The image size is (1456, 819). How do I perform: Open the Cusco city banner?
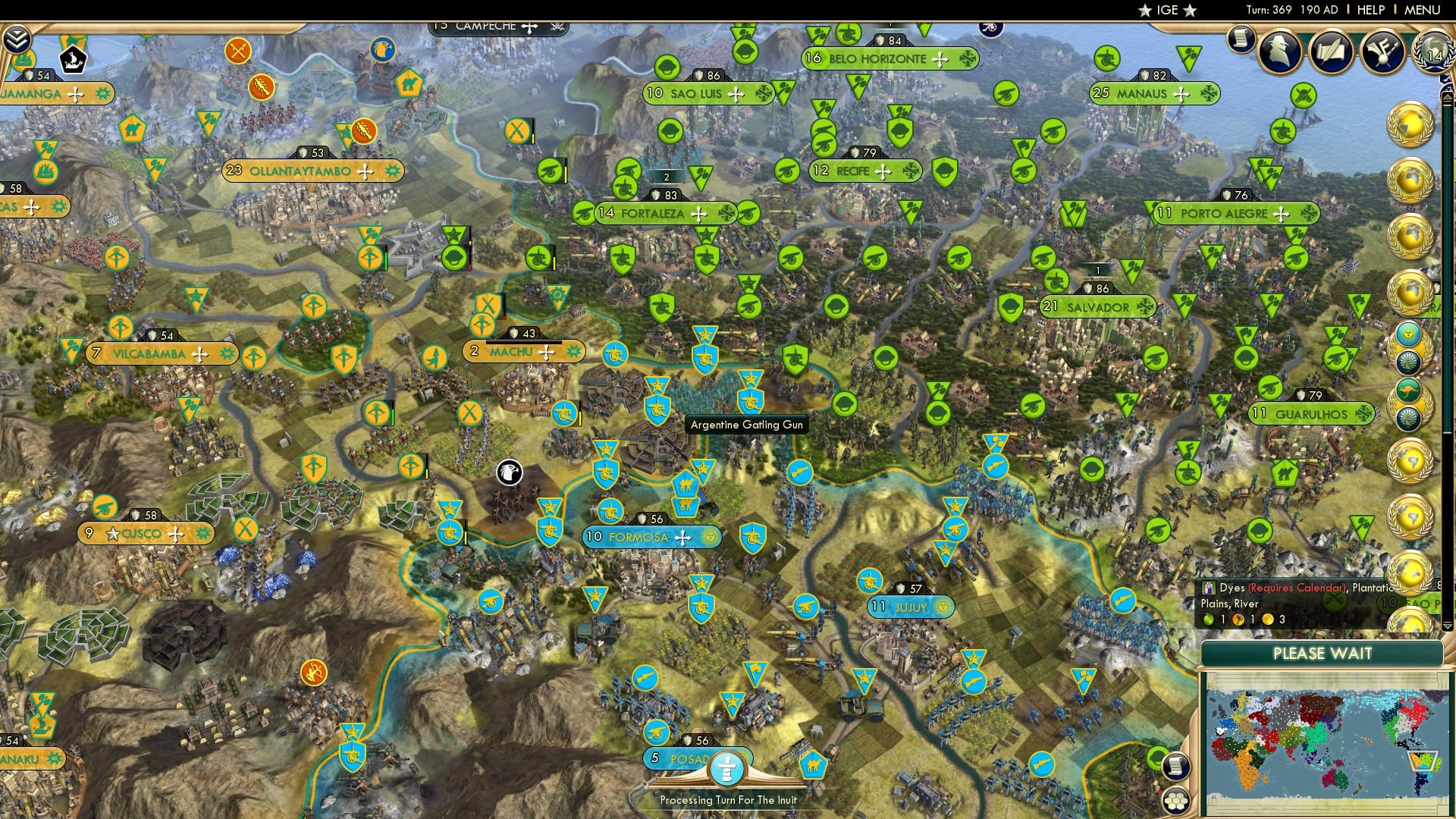click(146, 534)
